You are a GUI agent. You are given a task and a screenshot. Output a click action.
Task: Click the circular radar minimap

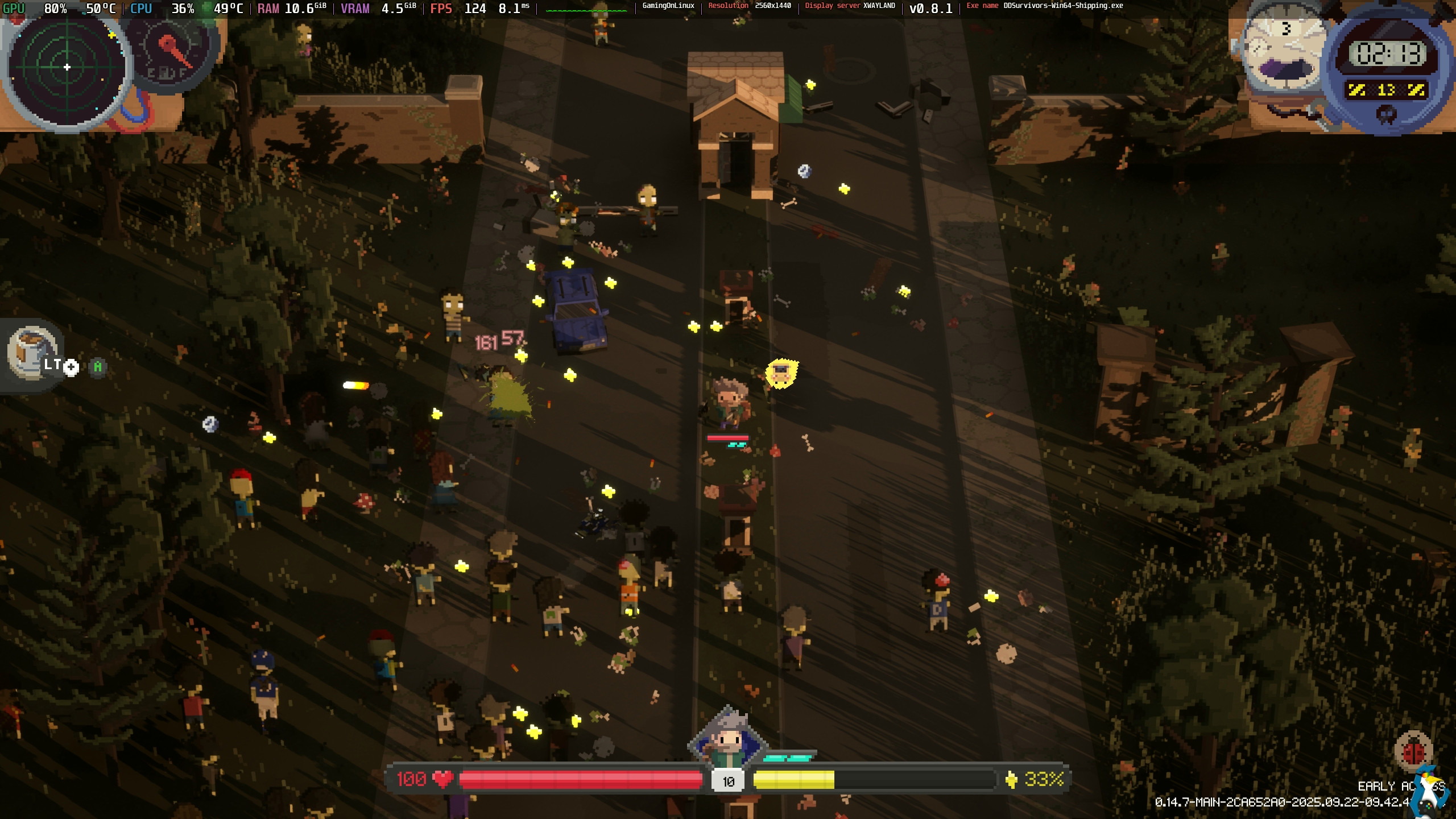click(67, 68)
